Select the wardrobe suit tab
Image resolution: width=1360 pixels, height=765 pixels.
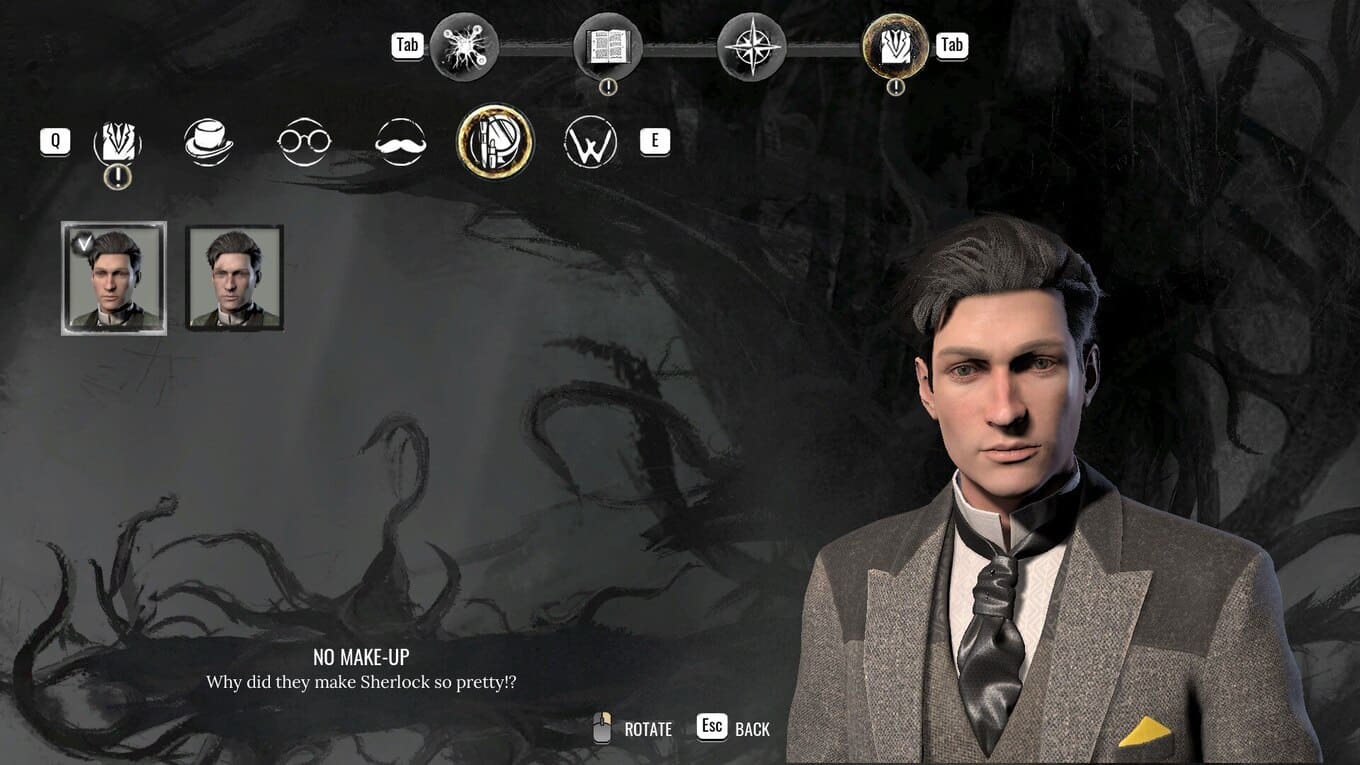(895, 46)
